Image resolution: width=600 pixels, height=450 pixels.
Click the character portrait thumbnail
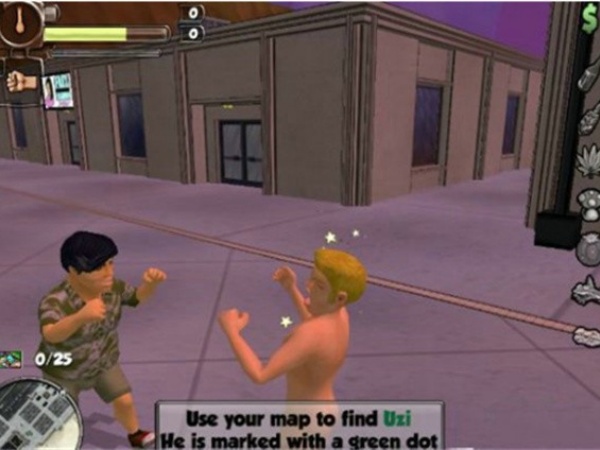pos(58,90)
